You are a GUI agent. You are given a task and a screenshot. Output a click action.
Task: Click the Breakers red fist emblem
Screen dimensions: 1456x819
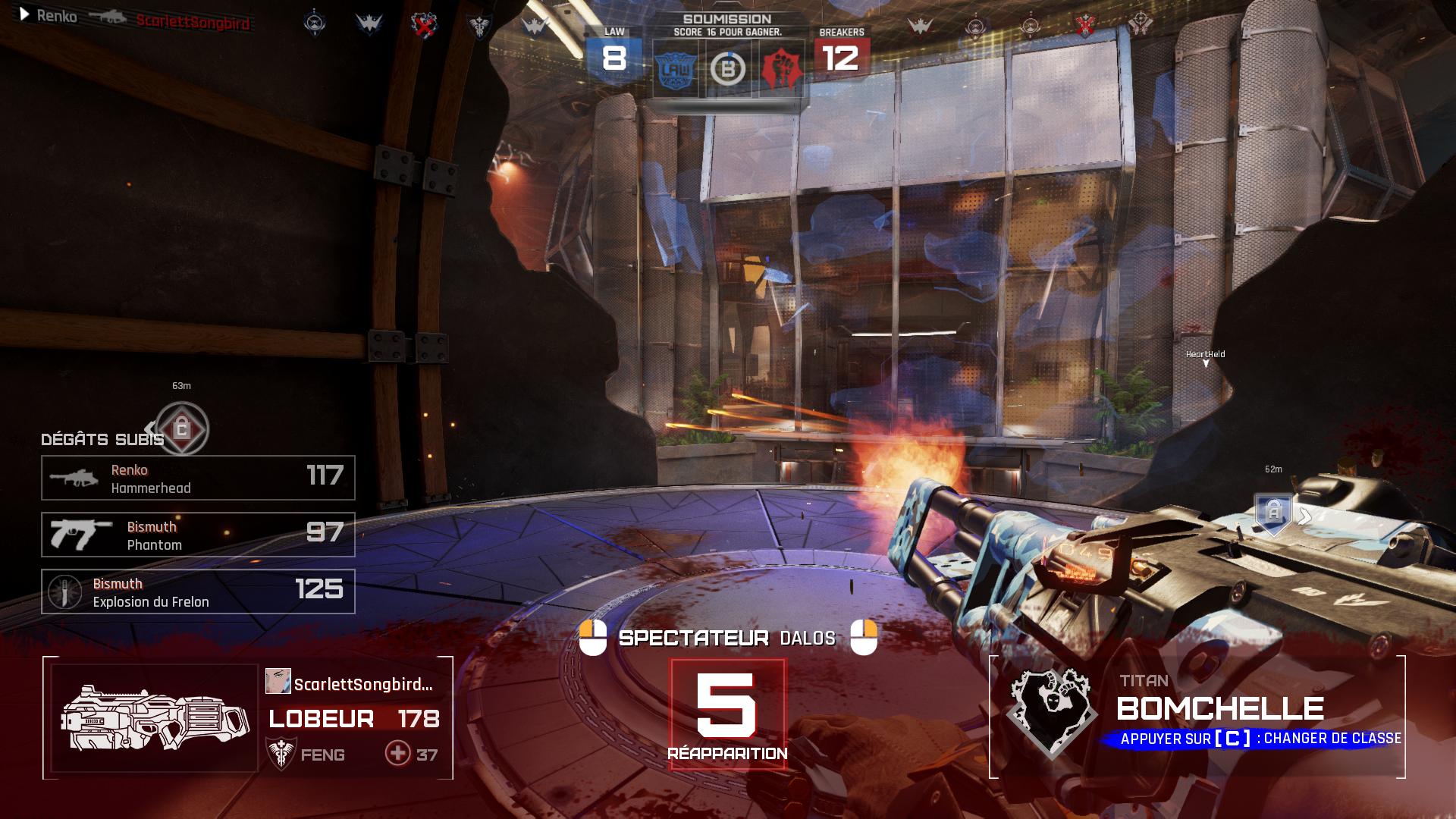pyautogui.click(x=781, y=70)
